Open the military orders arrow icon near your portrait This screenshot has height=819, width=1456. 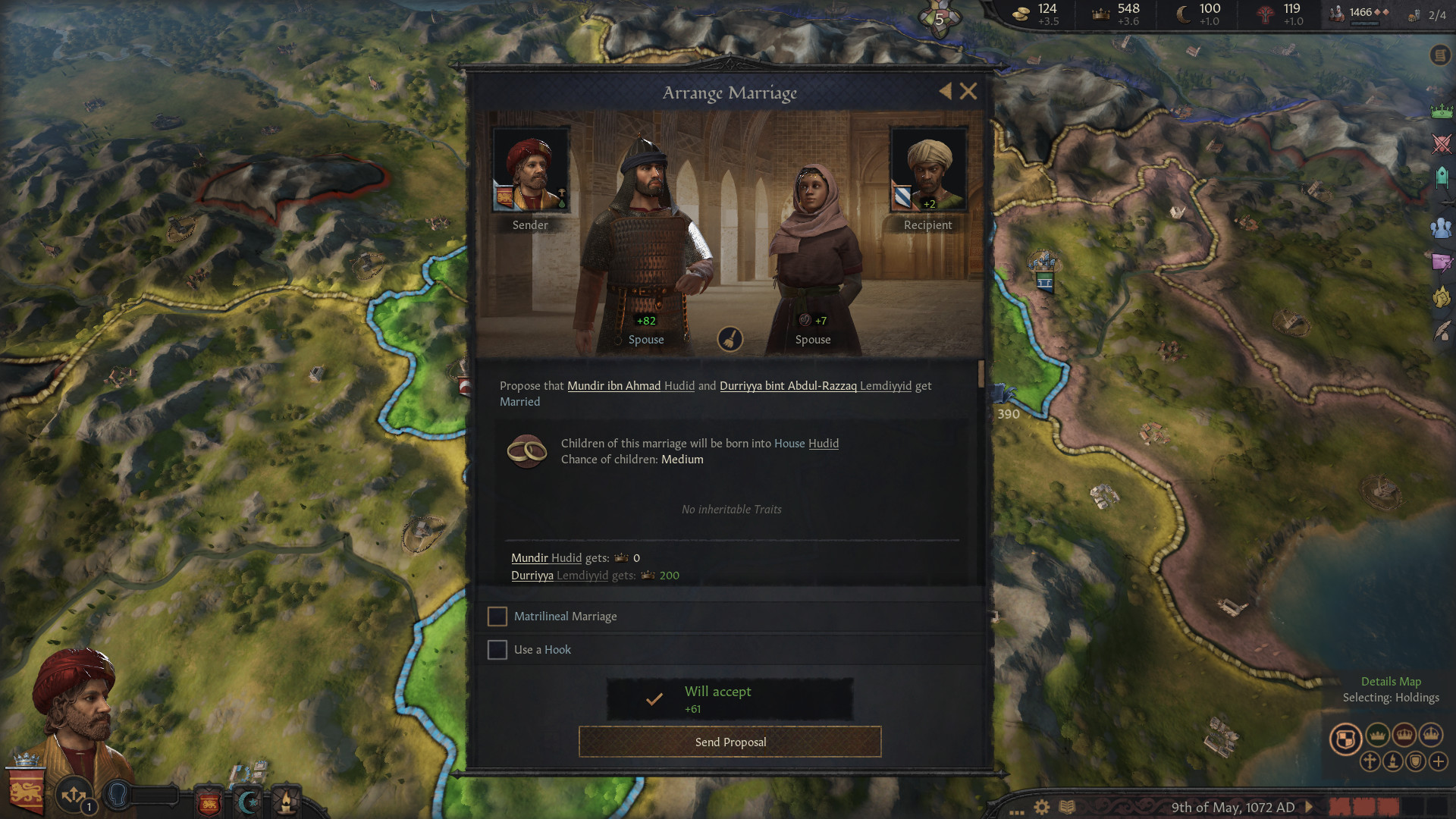tap(74, 795)
